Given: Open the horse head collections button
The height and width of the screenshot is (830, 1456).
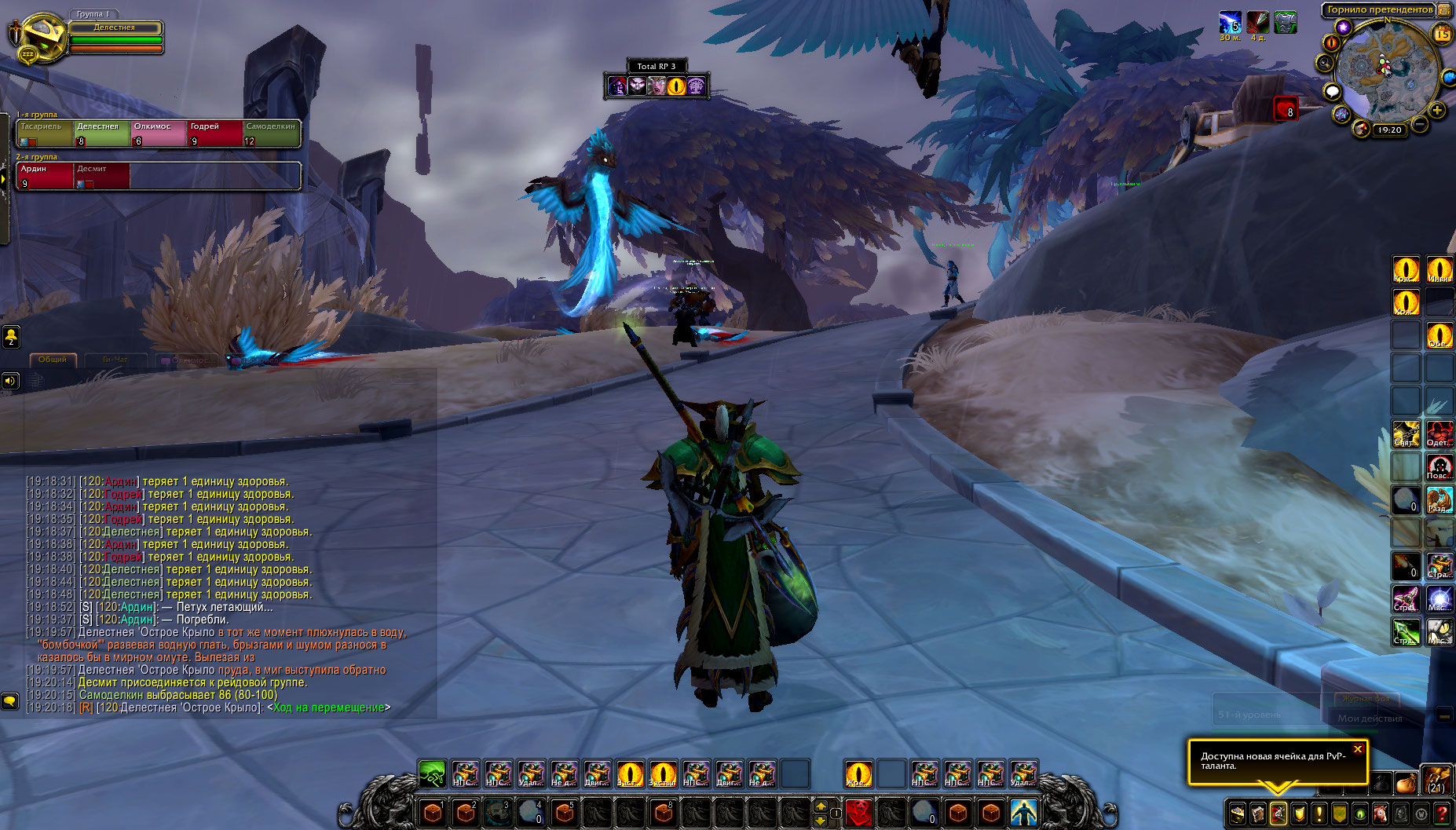Looking at the screenshot, I should [1380, 814].
